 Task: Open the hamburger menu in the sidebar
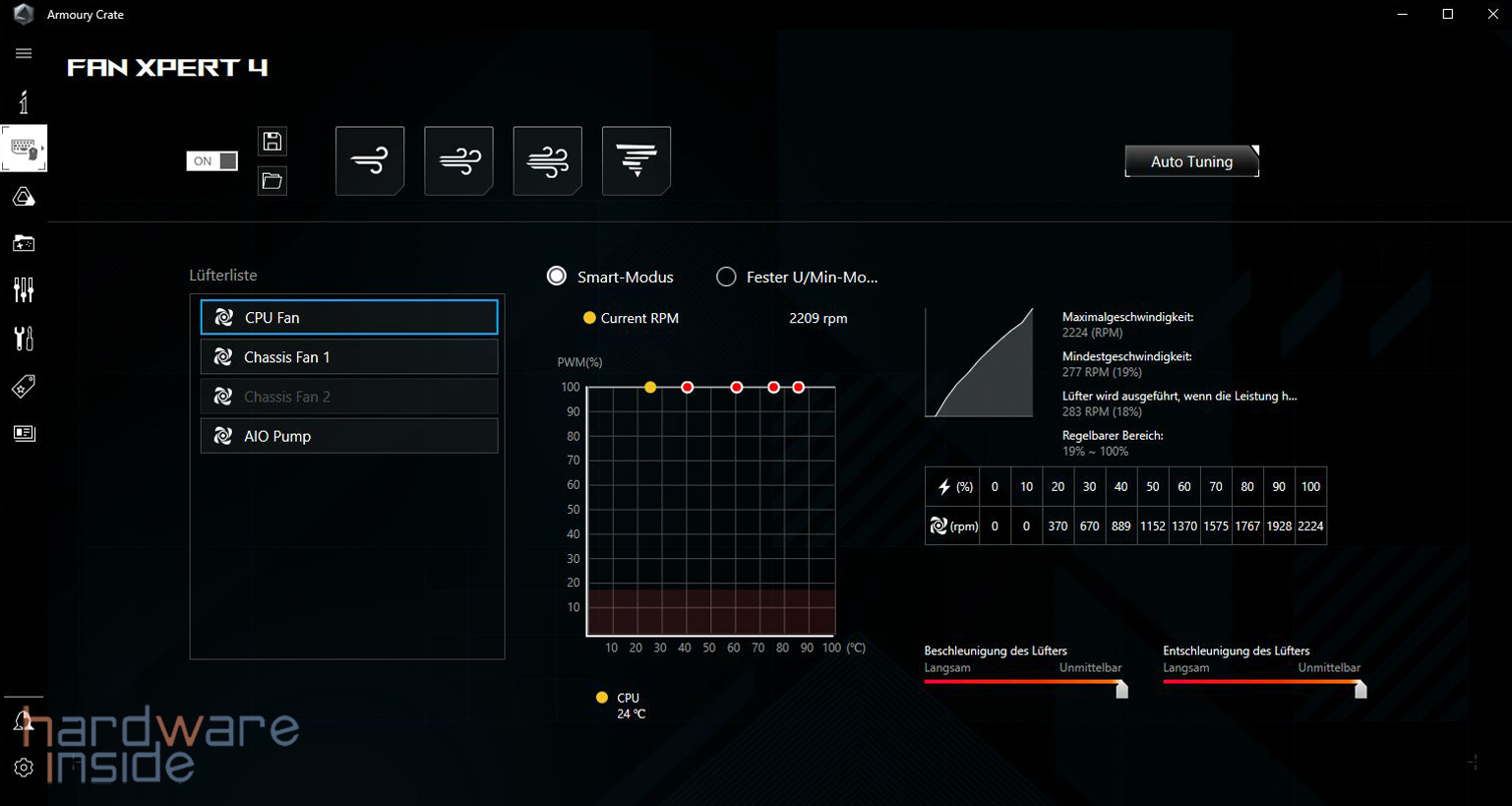(x=24, y=53)
